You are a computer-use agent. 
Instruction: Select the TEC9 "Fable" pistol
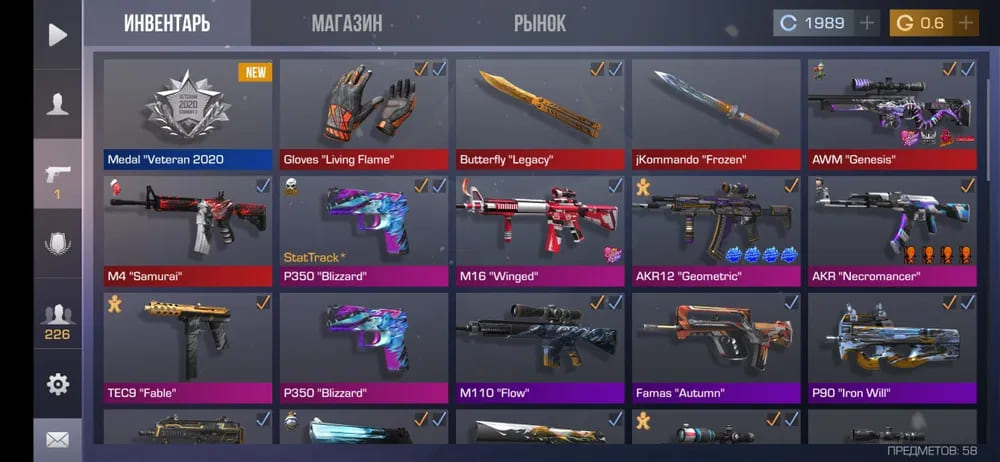(x=188, y=347)
